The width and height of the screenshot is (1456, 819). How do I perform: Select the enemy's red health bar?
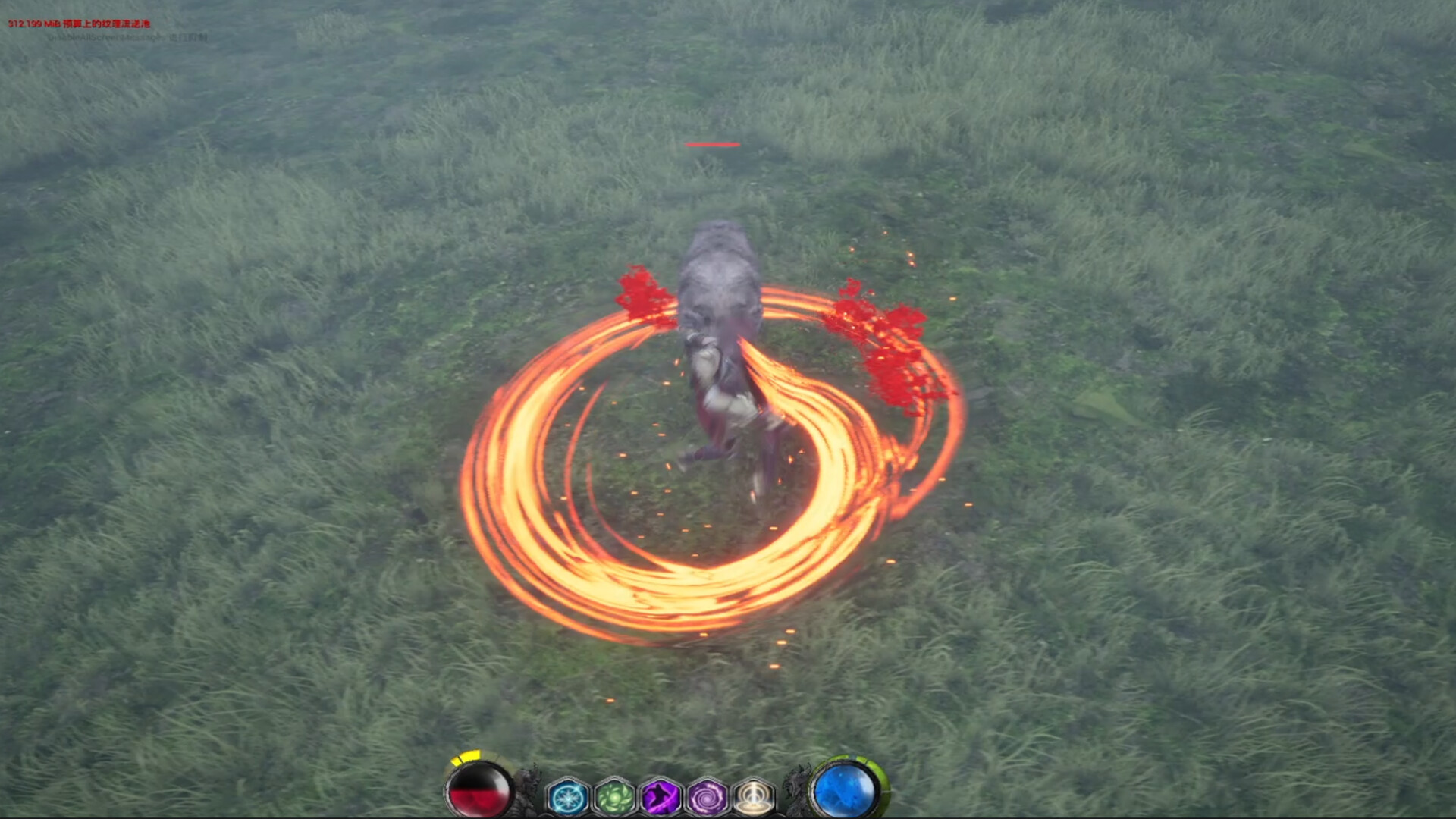point(711,144)
